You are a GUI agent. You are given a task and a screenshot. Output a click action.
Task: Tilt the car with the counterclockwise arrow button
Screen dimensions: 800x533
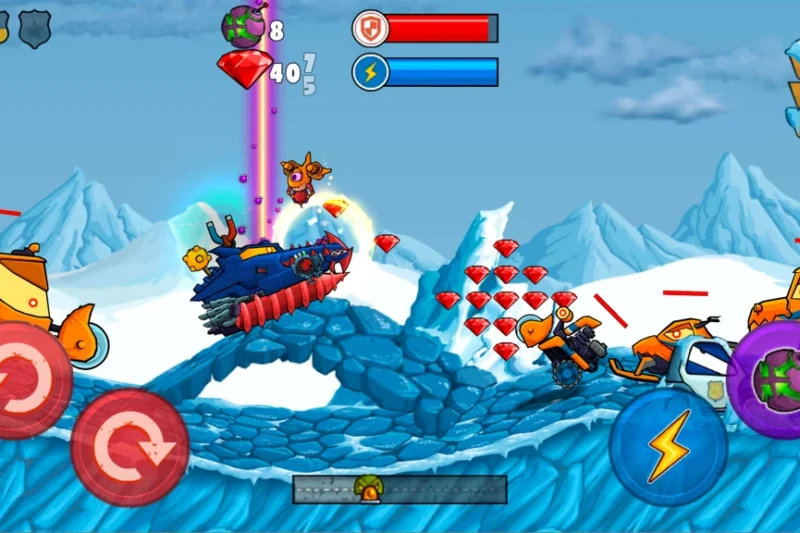(30, 380)
